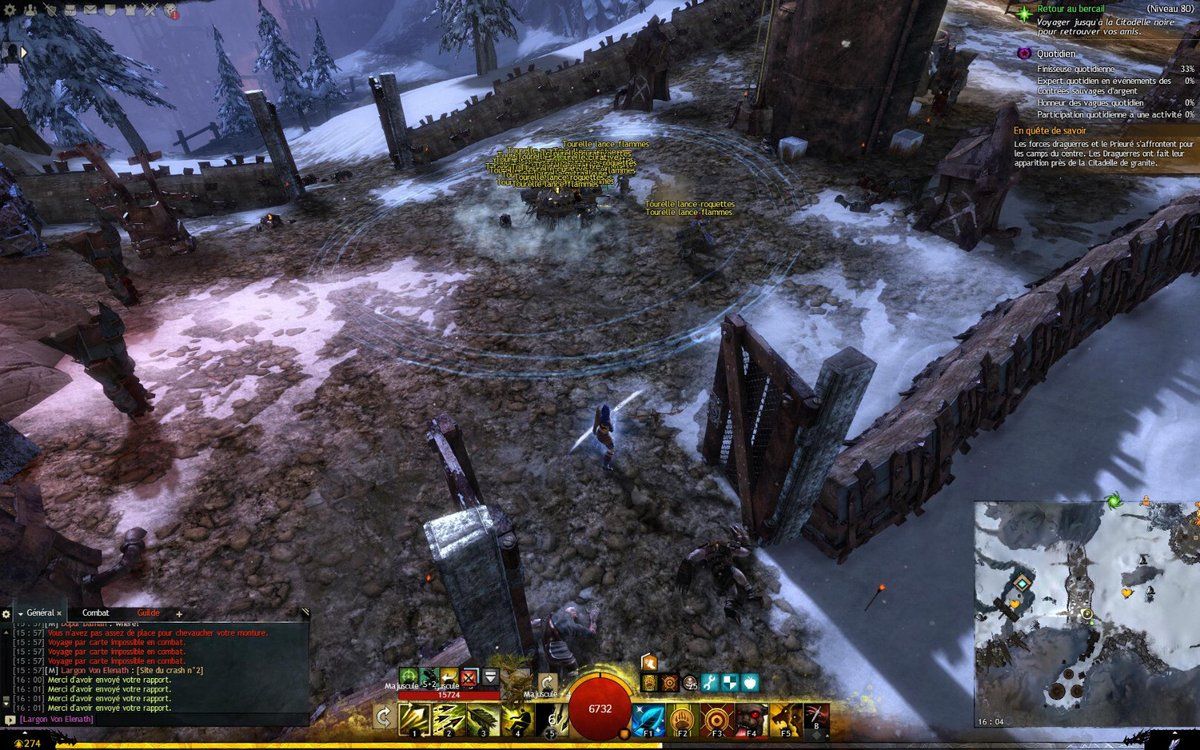
Task: Activate weapon skill 2 triple arrows
Action: [448, 718]
